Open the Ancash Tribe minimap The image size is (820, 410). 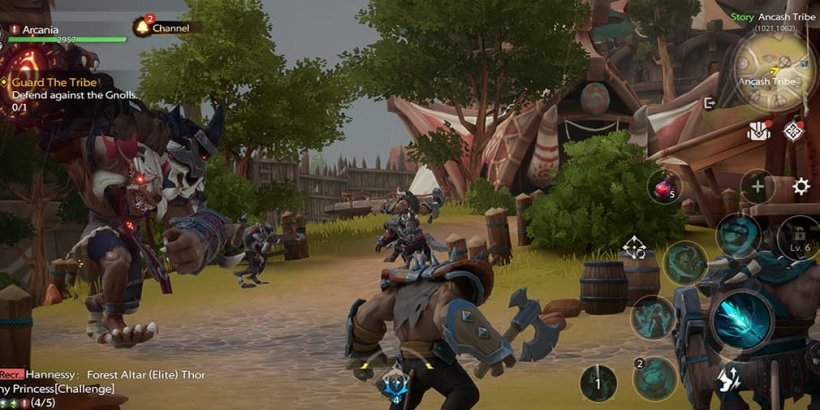[x=772, y=73]
